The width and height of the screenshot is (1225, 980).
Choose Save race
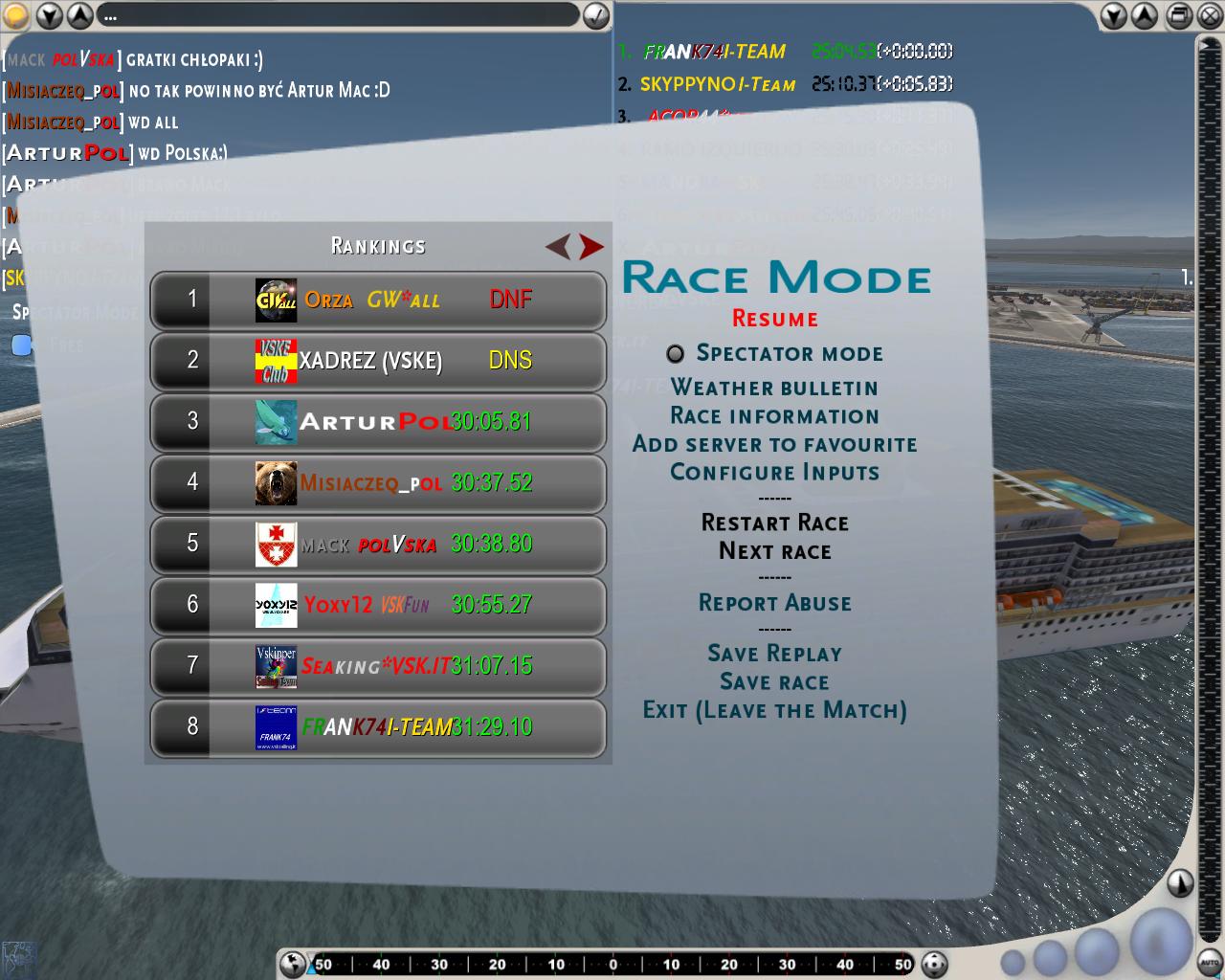click(x=774, y=682)
